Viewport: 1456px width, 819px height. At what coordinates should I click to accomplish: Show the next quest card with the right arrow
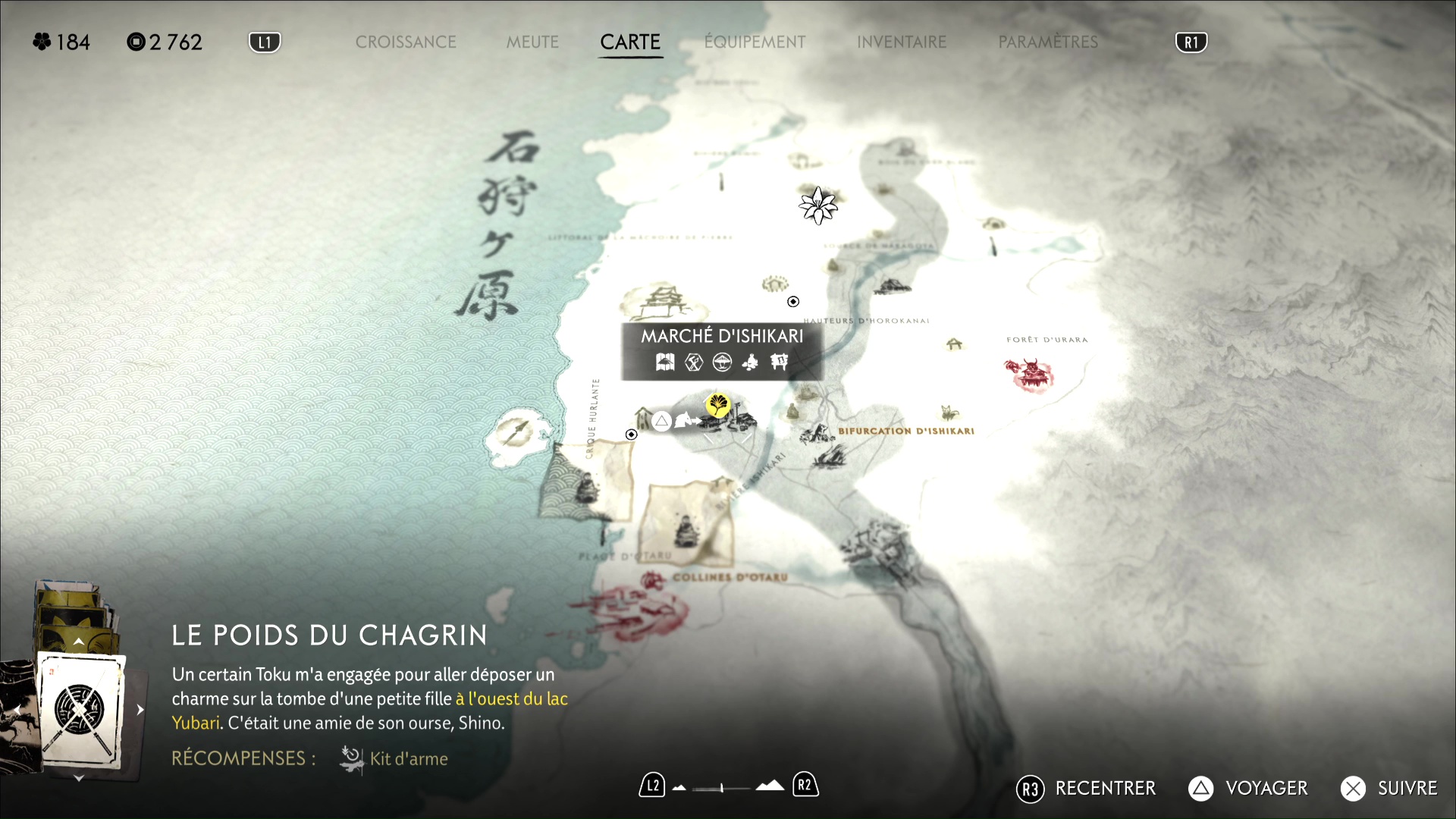click(x=140, y=710)
